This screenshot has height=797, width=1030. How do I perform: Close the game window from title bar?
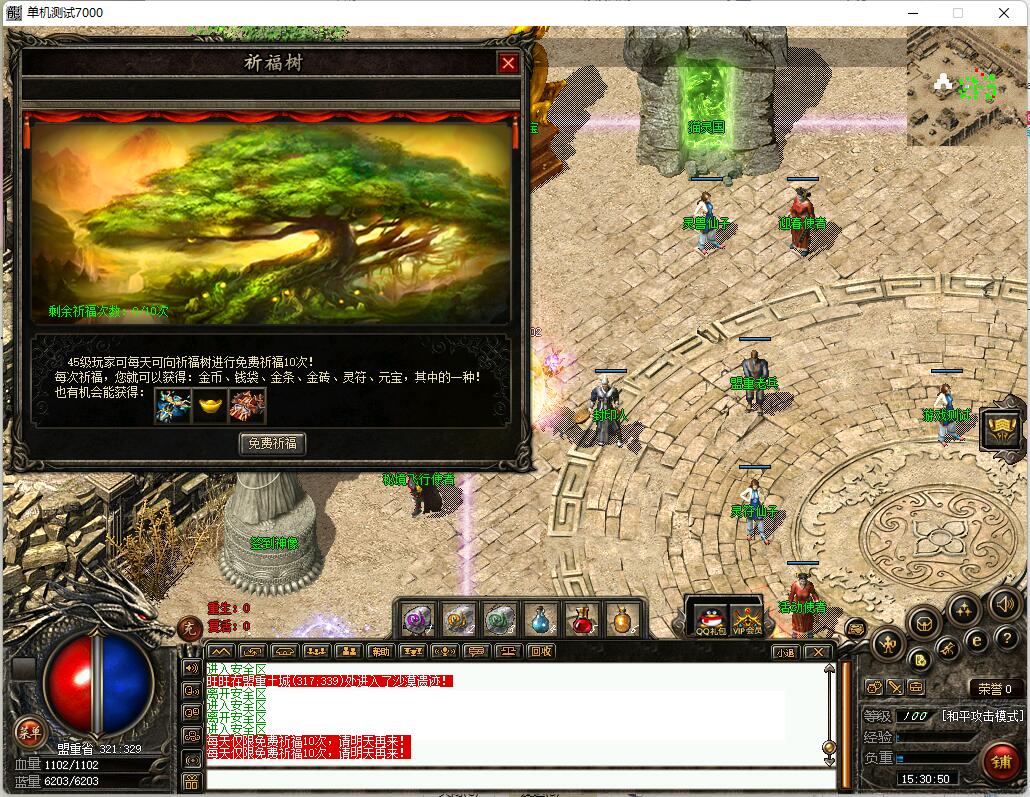[1004, 13]
